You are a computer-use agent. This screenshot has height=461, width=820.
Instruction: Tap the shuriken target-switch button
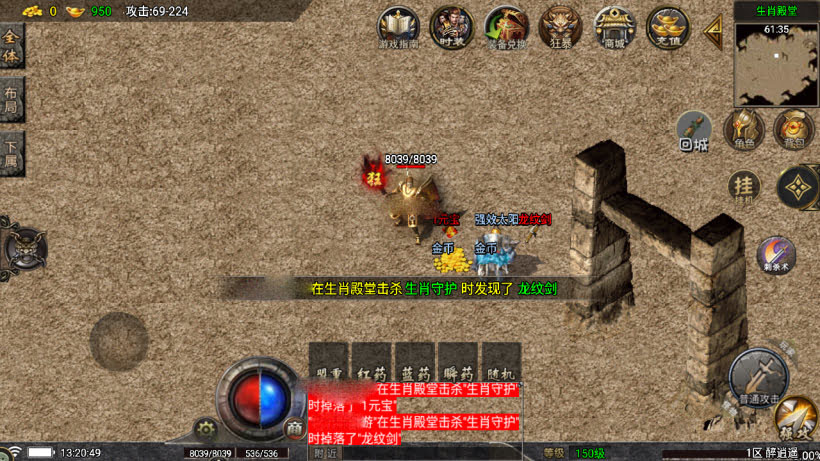pos(797,186)
